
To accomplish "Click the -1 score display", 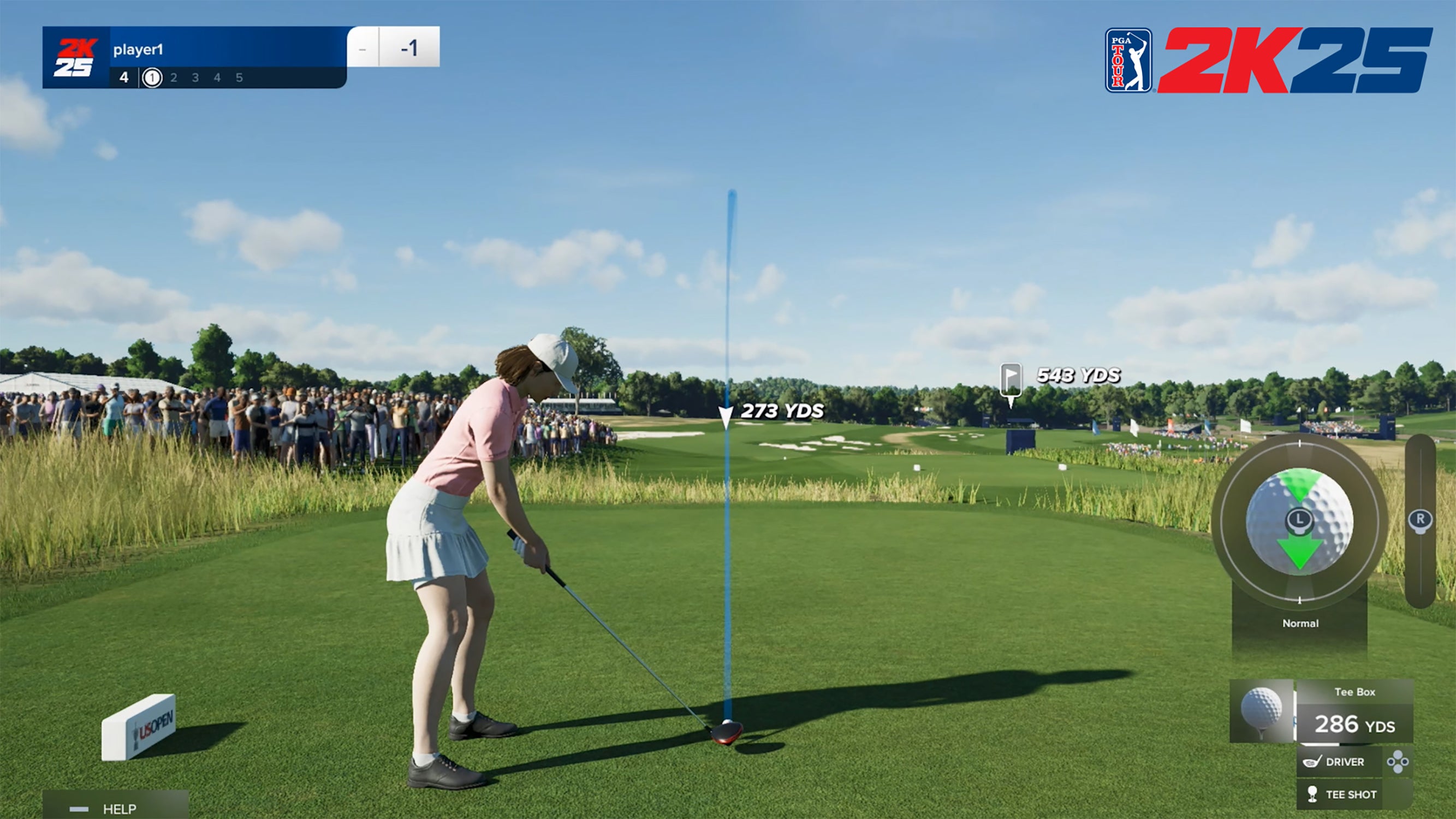I will tap(411, 50).
